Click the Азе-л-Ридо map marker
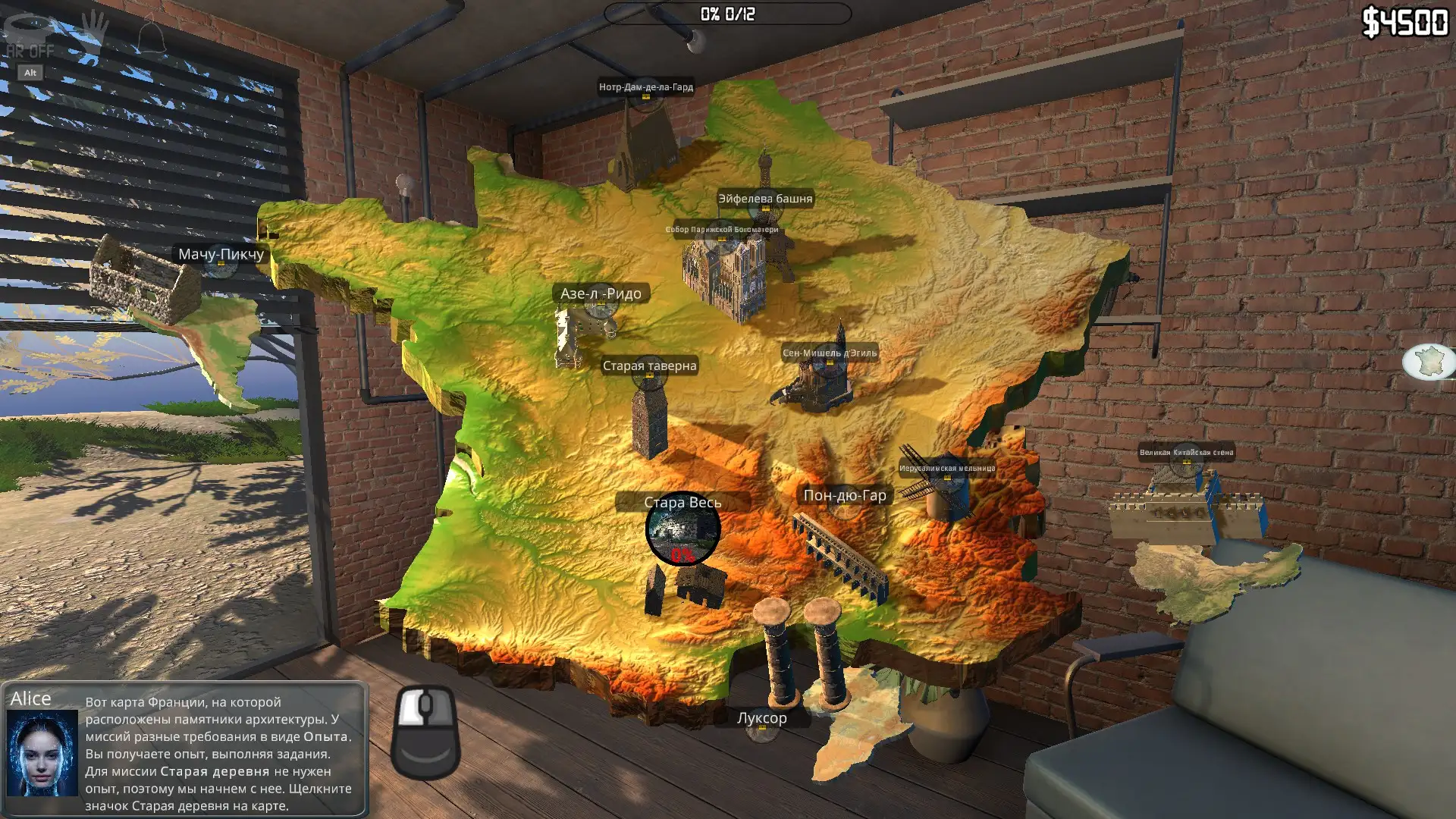The height and width of the screenshot is (819, 1456). (x=601, y=294)
